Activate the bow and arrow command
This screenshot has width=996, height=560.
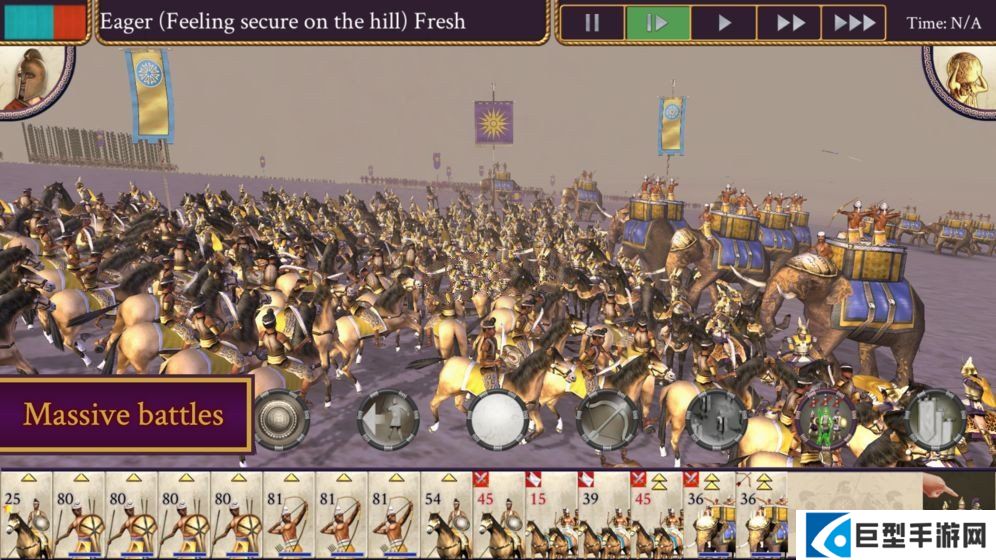607,418
